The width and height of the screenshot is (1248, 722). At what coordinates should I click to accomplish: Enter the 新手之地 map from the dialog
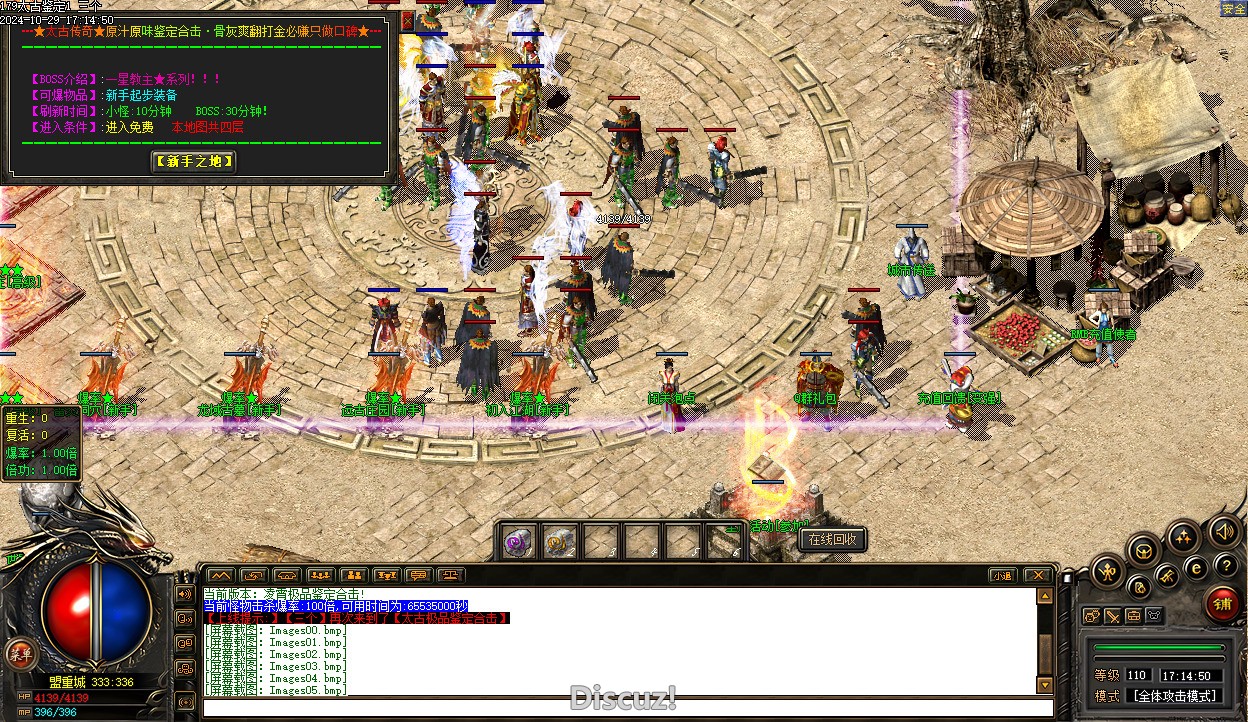194,161
